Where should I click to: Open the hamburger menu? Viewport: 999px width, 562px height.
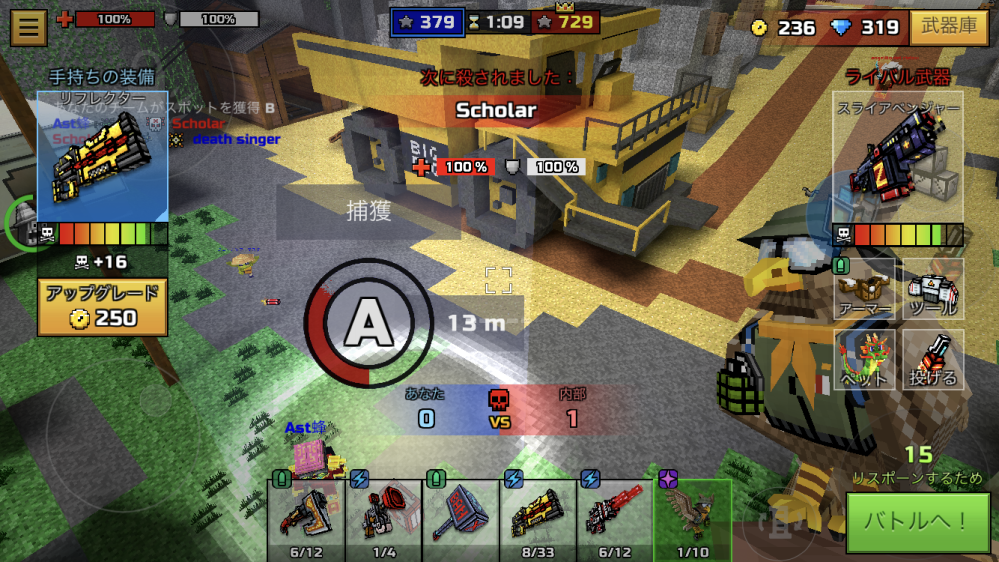click(x=29, y=27)
